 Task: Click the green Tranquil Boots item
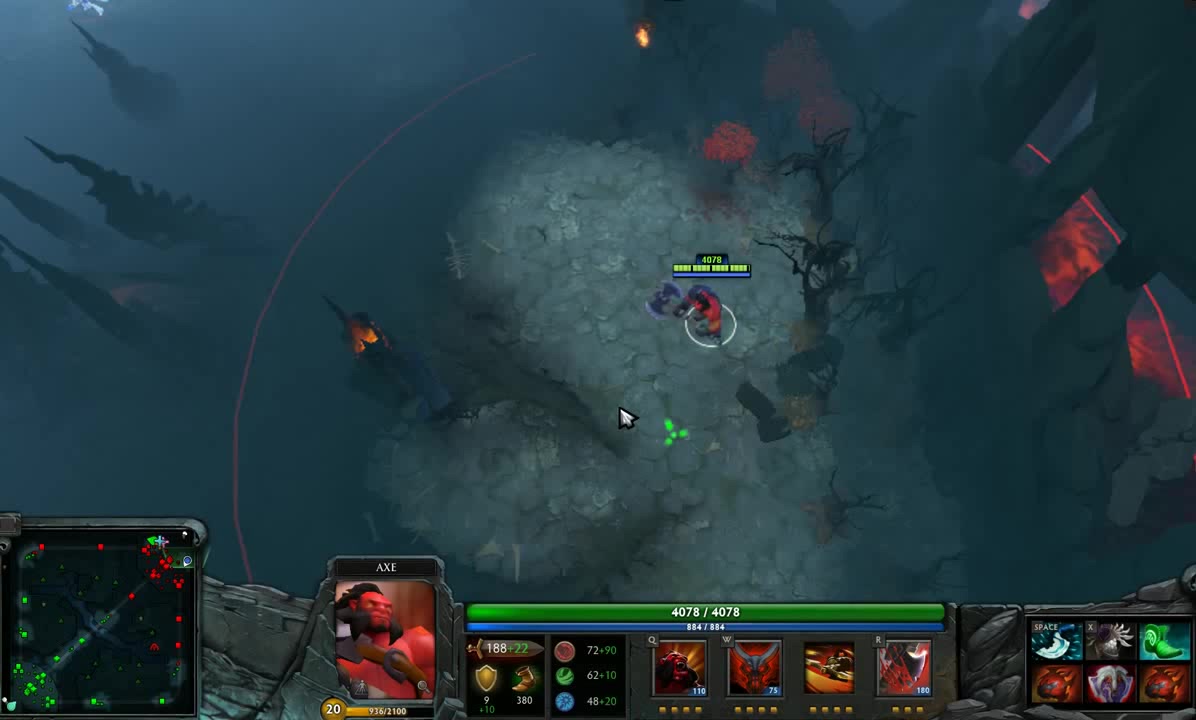1163,642
